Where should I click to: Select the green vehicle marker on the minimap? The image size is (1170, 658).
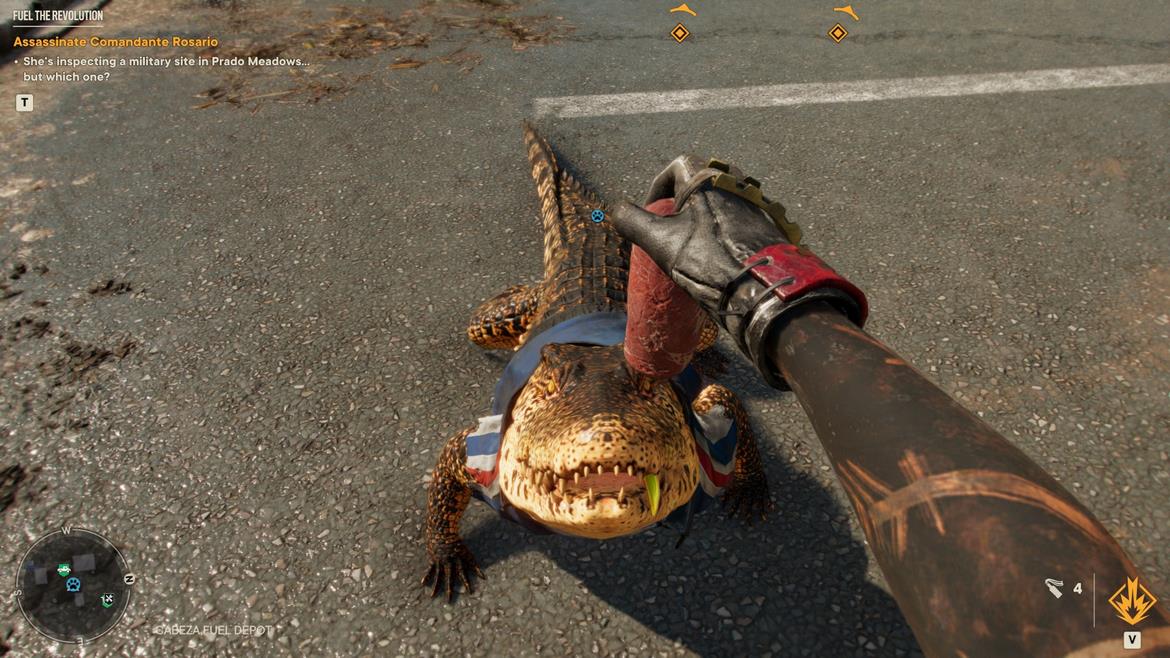coord(64,569)
